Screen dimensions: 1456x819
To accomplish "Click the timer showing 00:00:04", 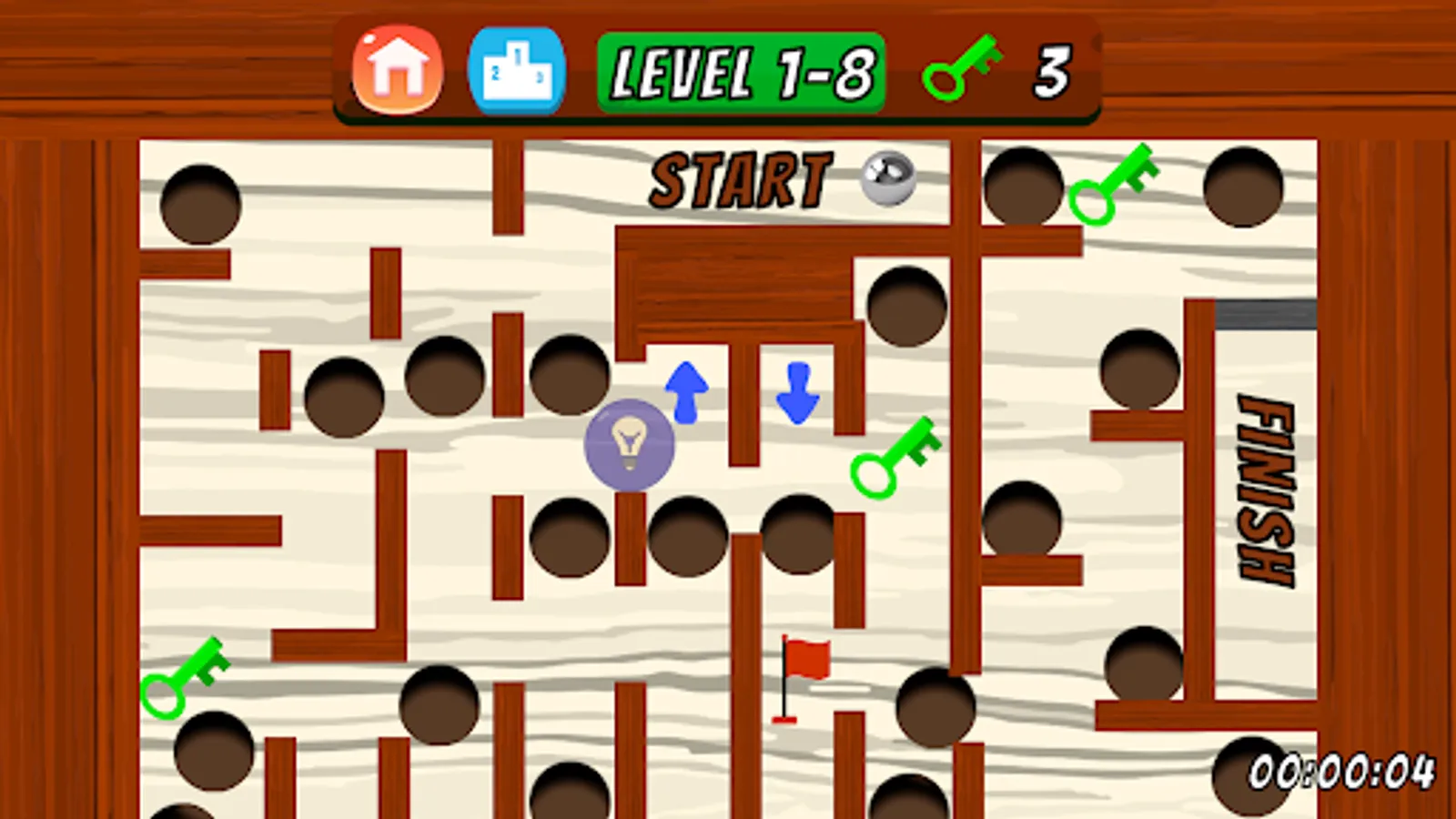I will click(x=1338, y=773).
